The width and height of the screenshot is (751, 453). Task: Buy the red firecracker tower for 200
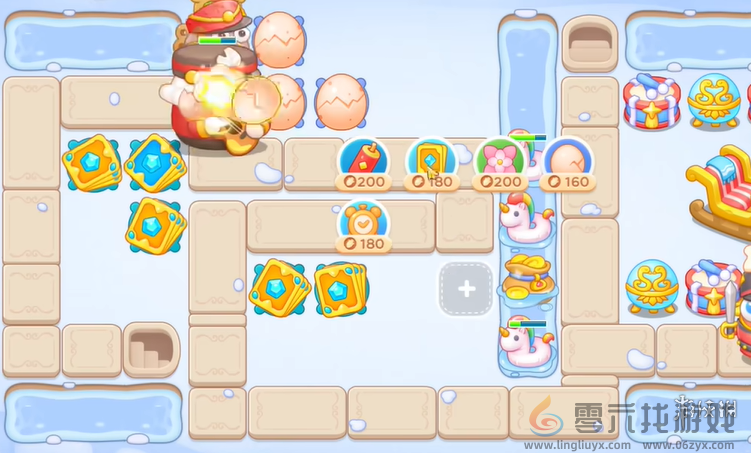363,162
